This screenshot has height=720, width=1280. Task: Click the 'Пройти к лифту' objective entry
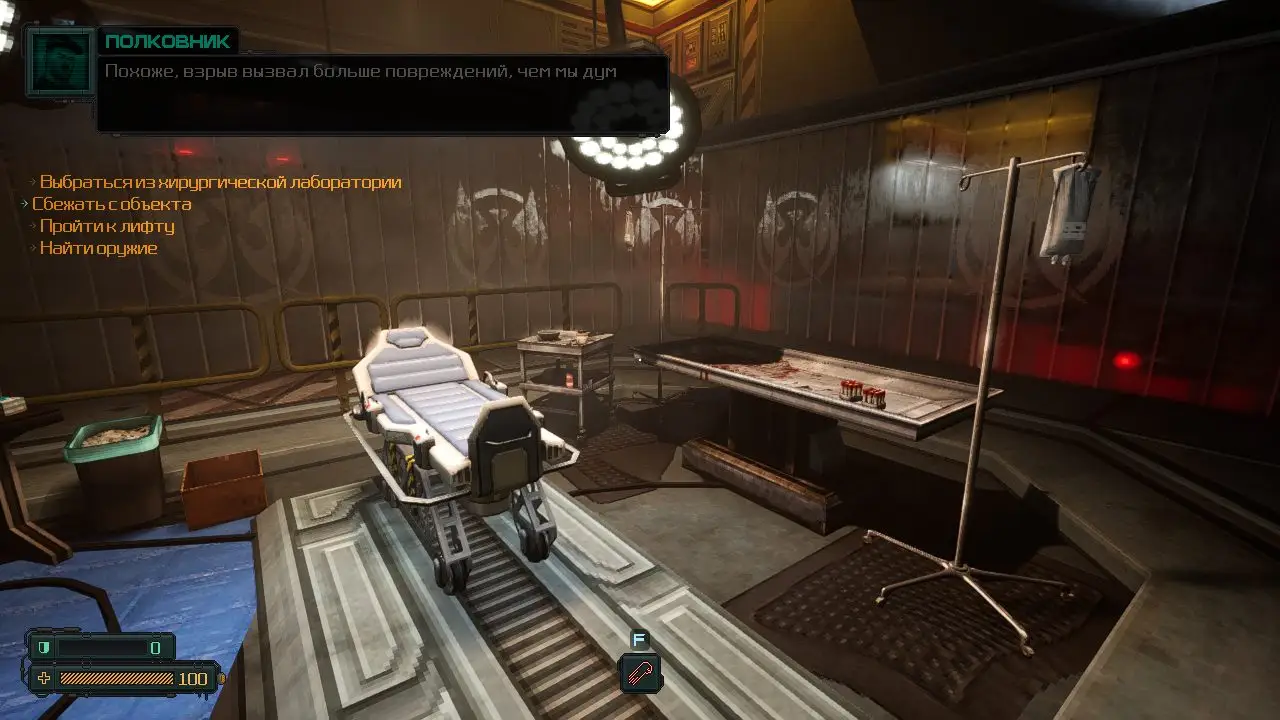click(x=107, y=226)
